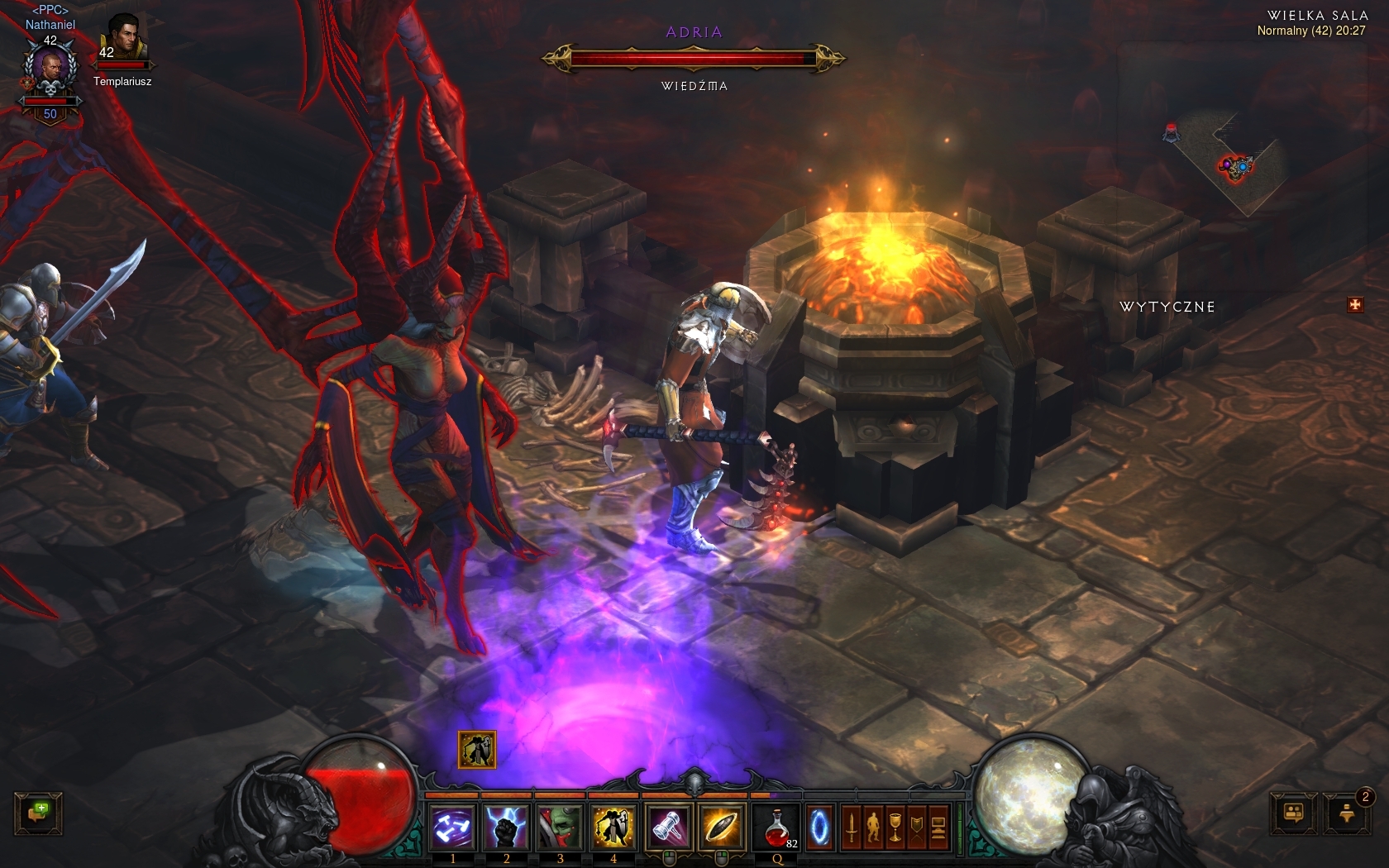
Task: Open the social friends list button
Action: pyautogui.click(x=1293, y=813)
